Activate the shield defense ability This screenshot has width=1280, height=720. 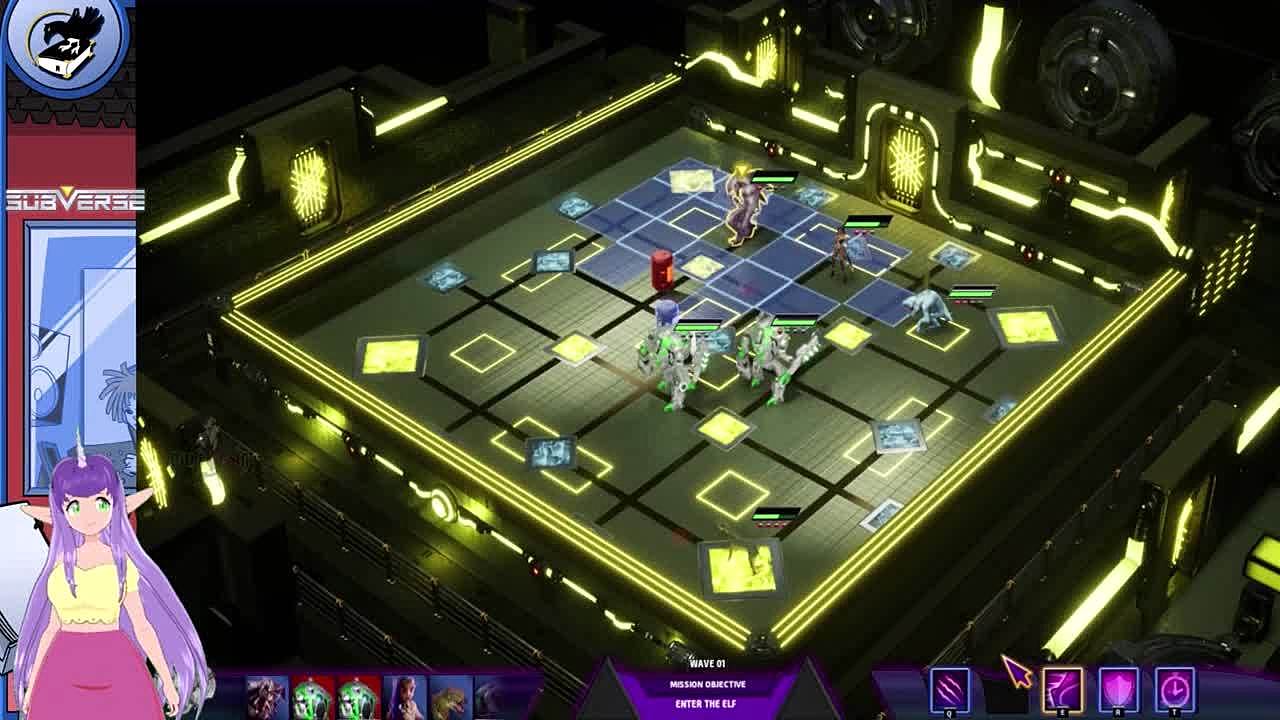tap(1118, 689)
